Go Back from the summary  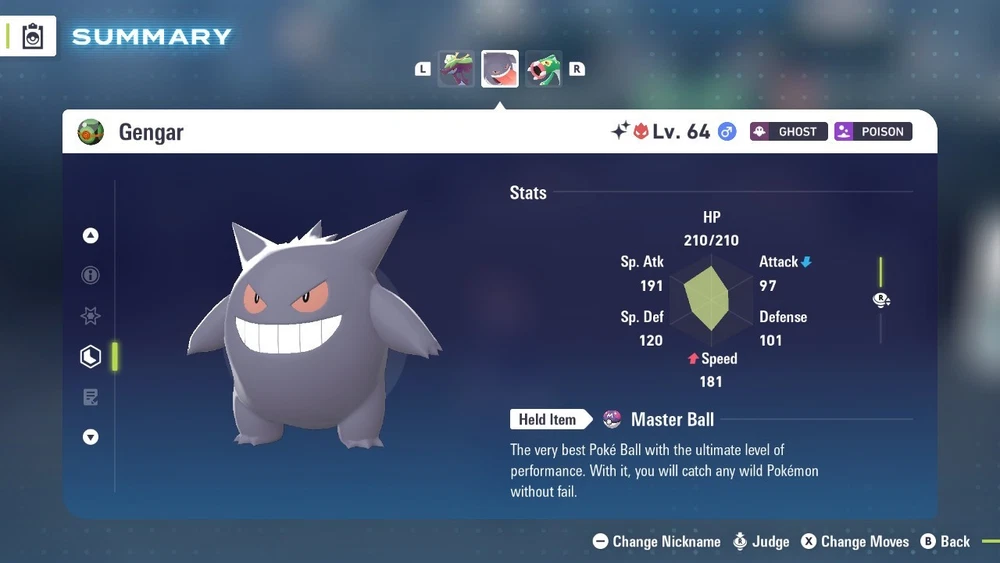click(945, 541)
